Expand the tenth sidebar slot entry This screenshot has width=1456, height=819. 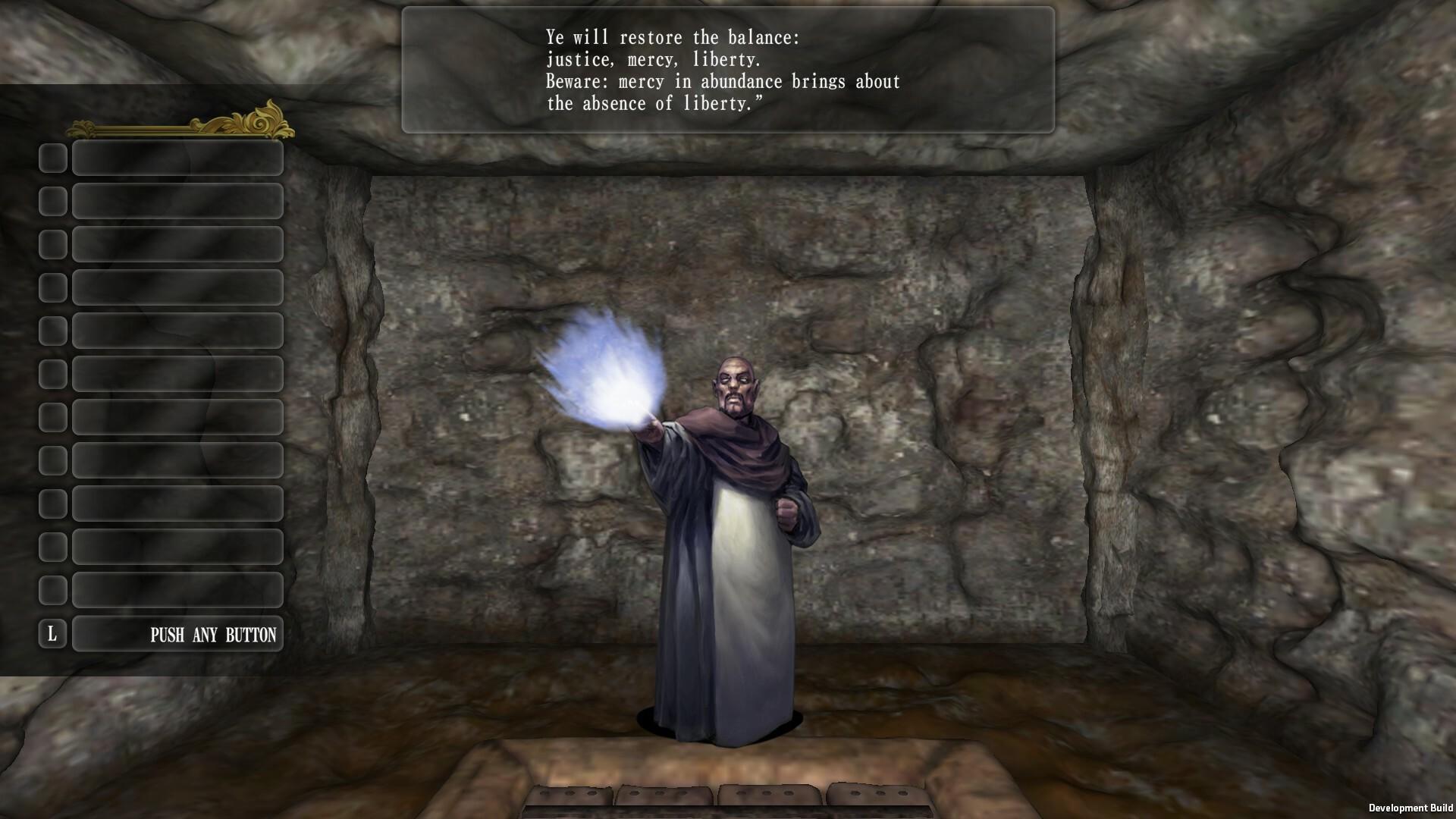[177, 546]
